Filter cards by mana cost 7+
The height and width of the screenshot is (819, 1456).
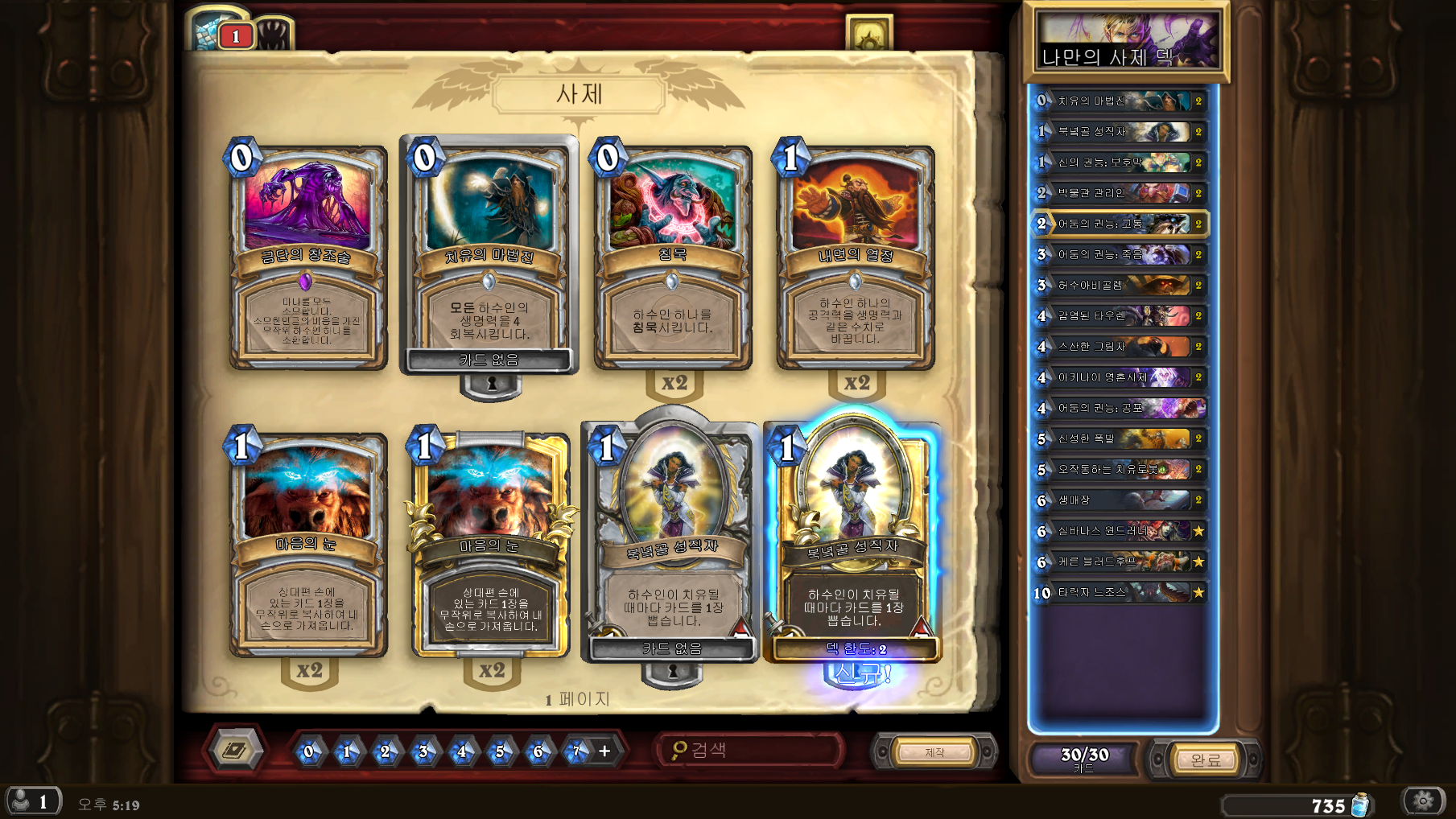pos(576,752)
